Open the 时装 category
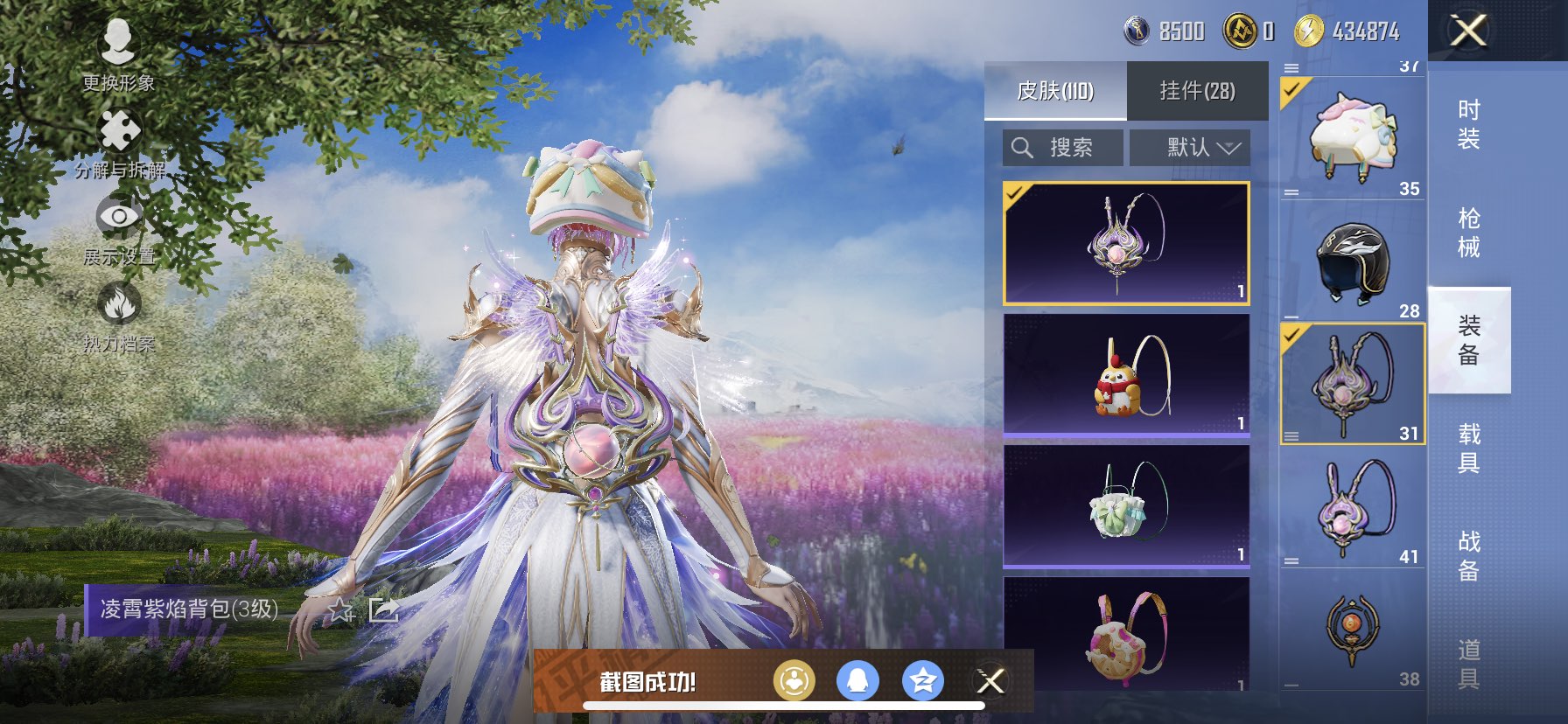Viewport: 1568px width, 724px height. click(x=1469, y=124)
